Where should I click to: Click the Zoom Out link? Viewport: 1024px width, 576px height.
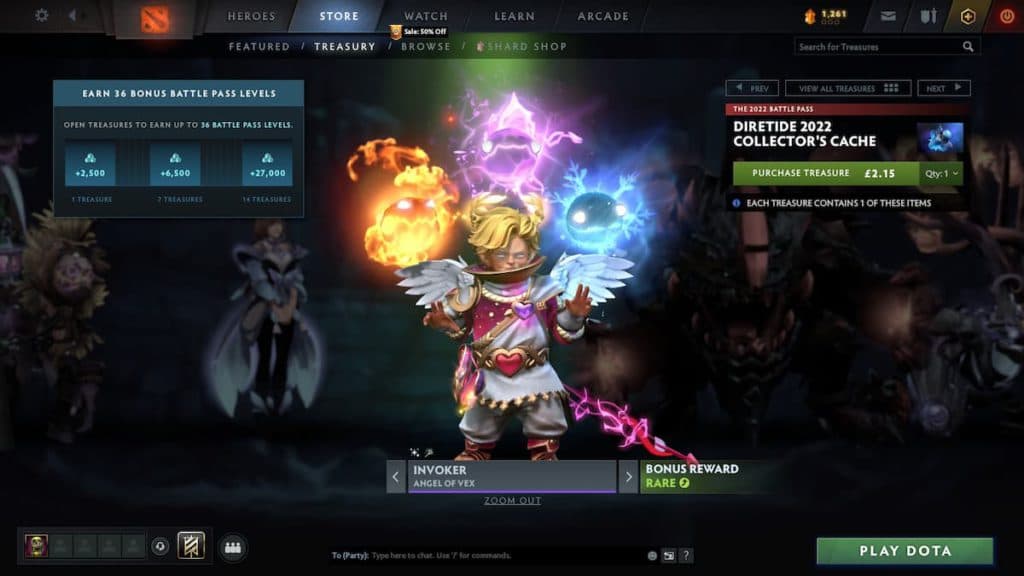[x=512, y=500]
